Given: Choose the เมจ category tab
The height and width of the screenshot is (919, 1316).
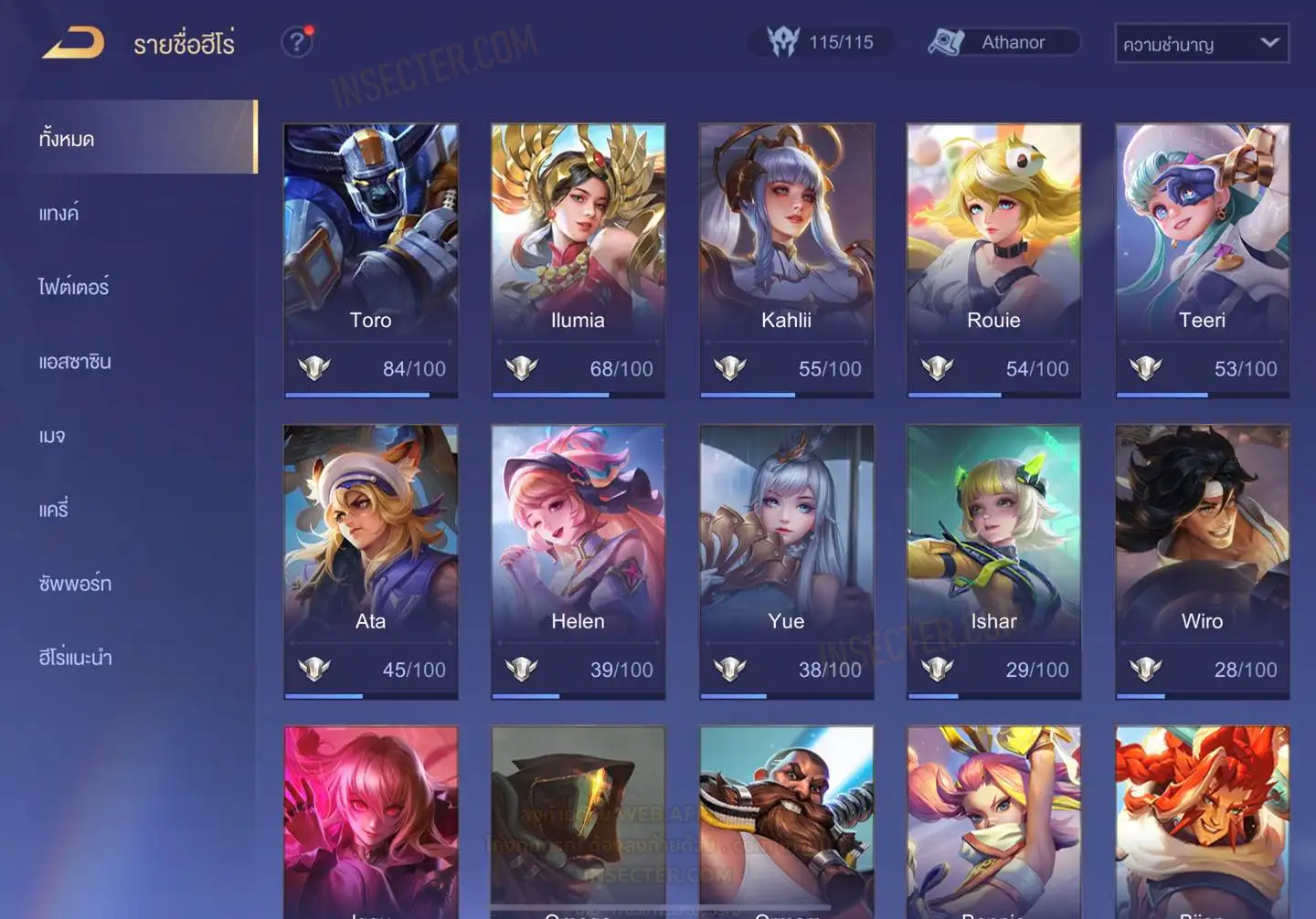Looking at the screenshot, I should tap(53, 436).
